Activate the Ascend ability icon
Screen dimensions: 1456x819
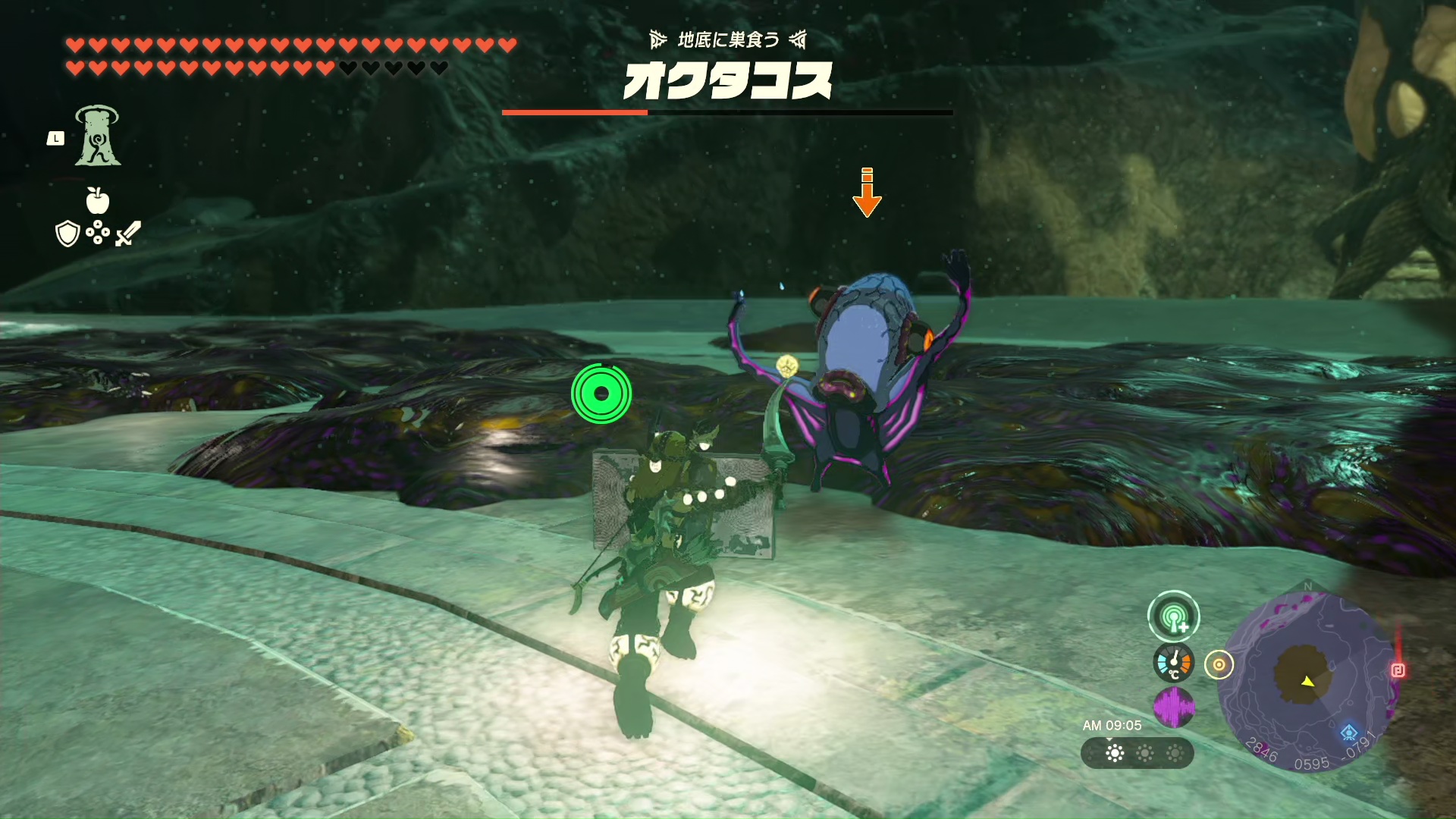coord(98,136)
